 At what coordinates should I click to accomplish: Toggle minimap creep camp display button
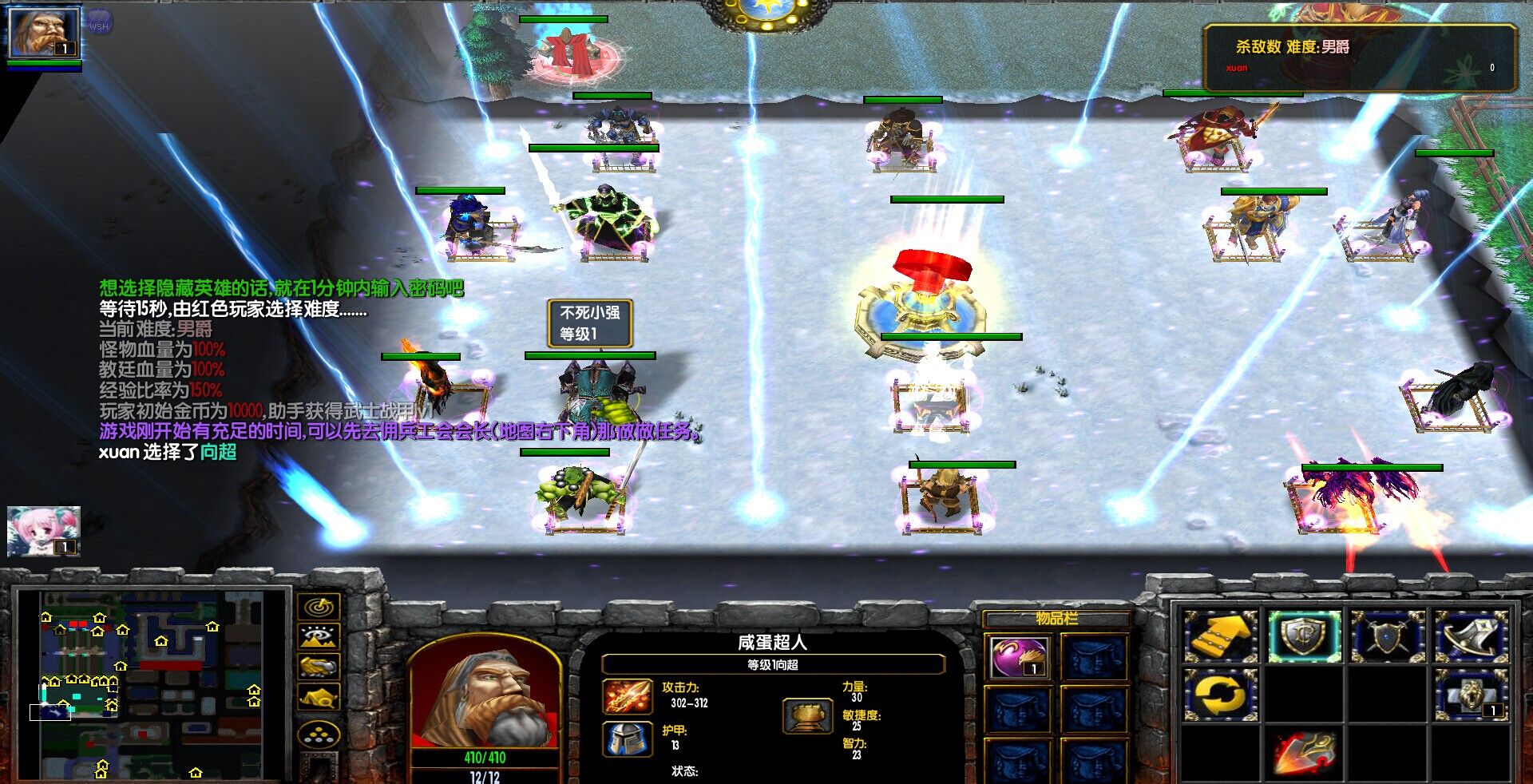[x=319, y=696]
